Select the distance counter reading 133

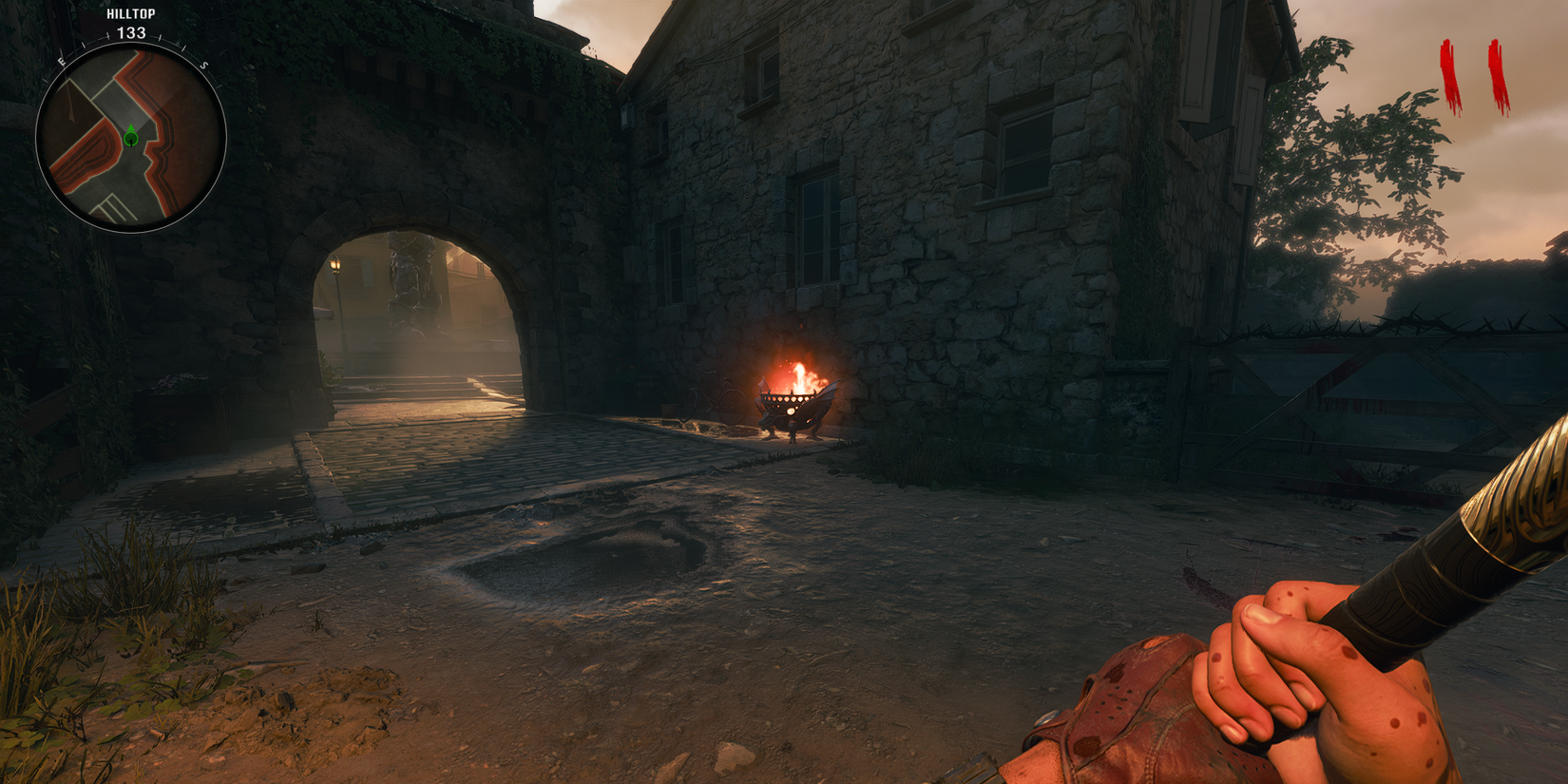133,30
